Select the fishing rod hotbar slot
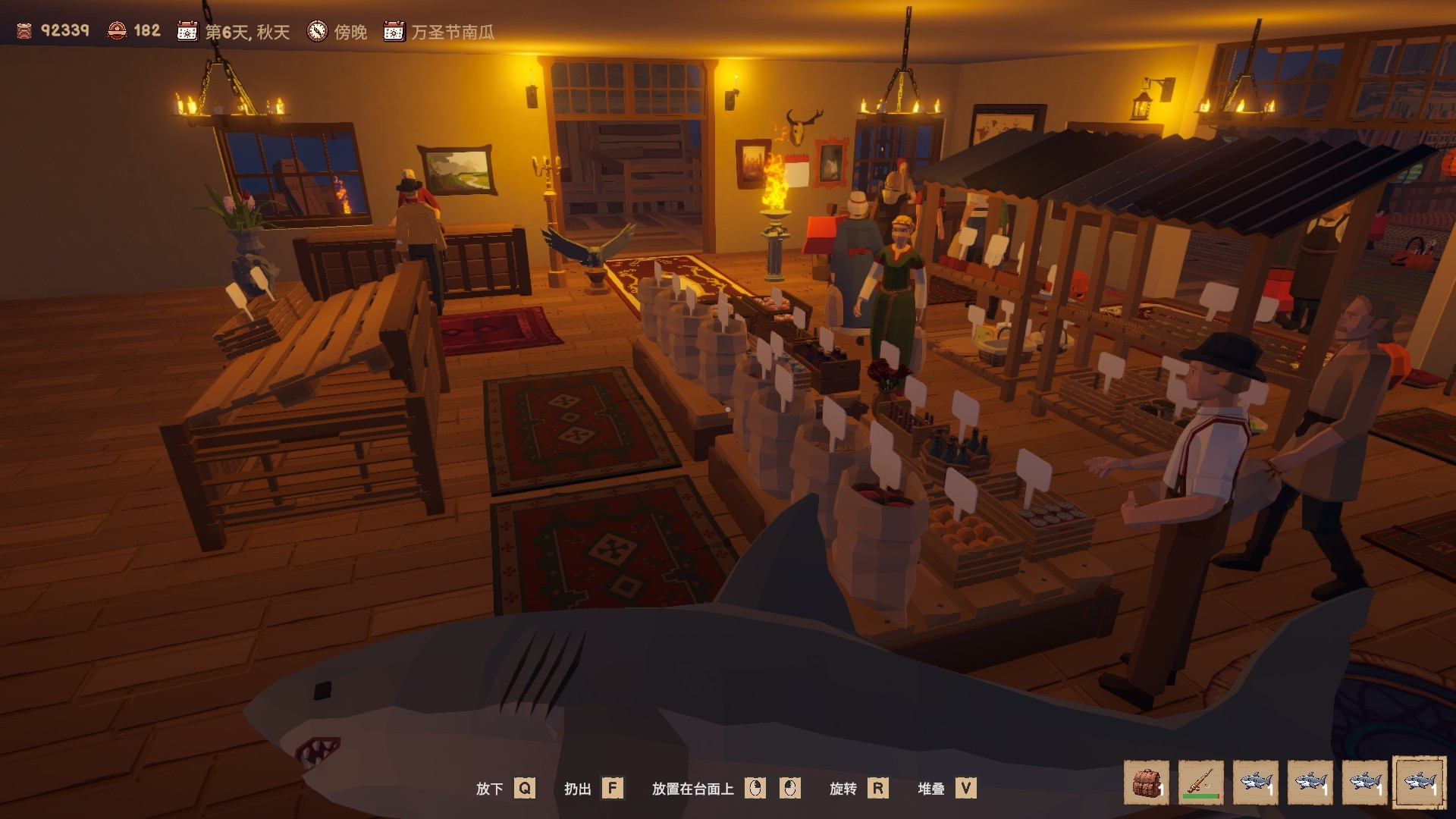The height and width of the screenshot is (819, 1456). coord(1201,783)
